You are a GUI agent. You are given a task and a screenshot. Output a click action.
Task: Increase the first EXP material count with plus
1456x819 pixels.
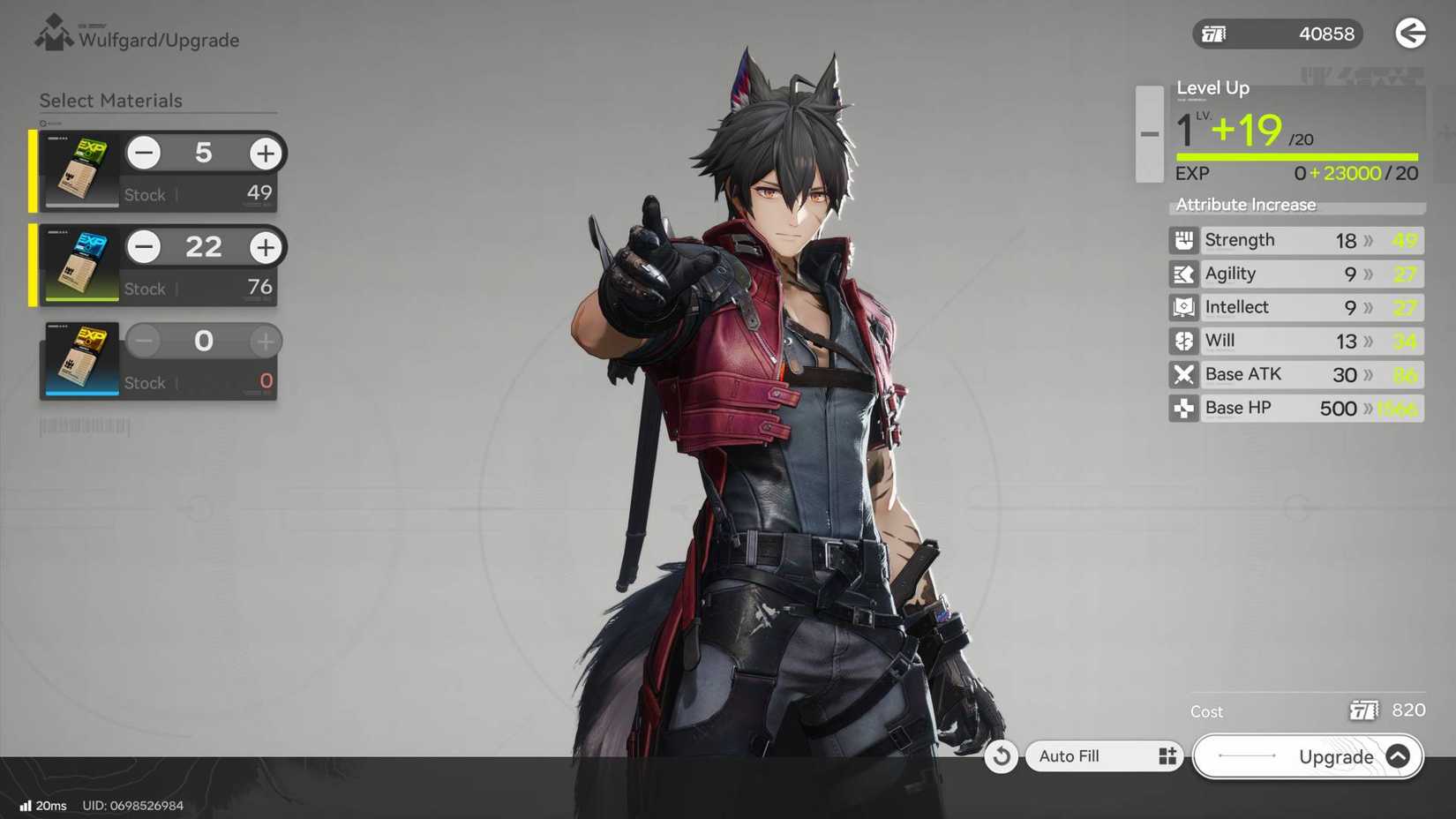265,153
